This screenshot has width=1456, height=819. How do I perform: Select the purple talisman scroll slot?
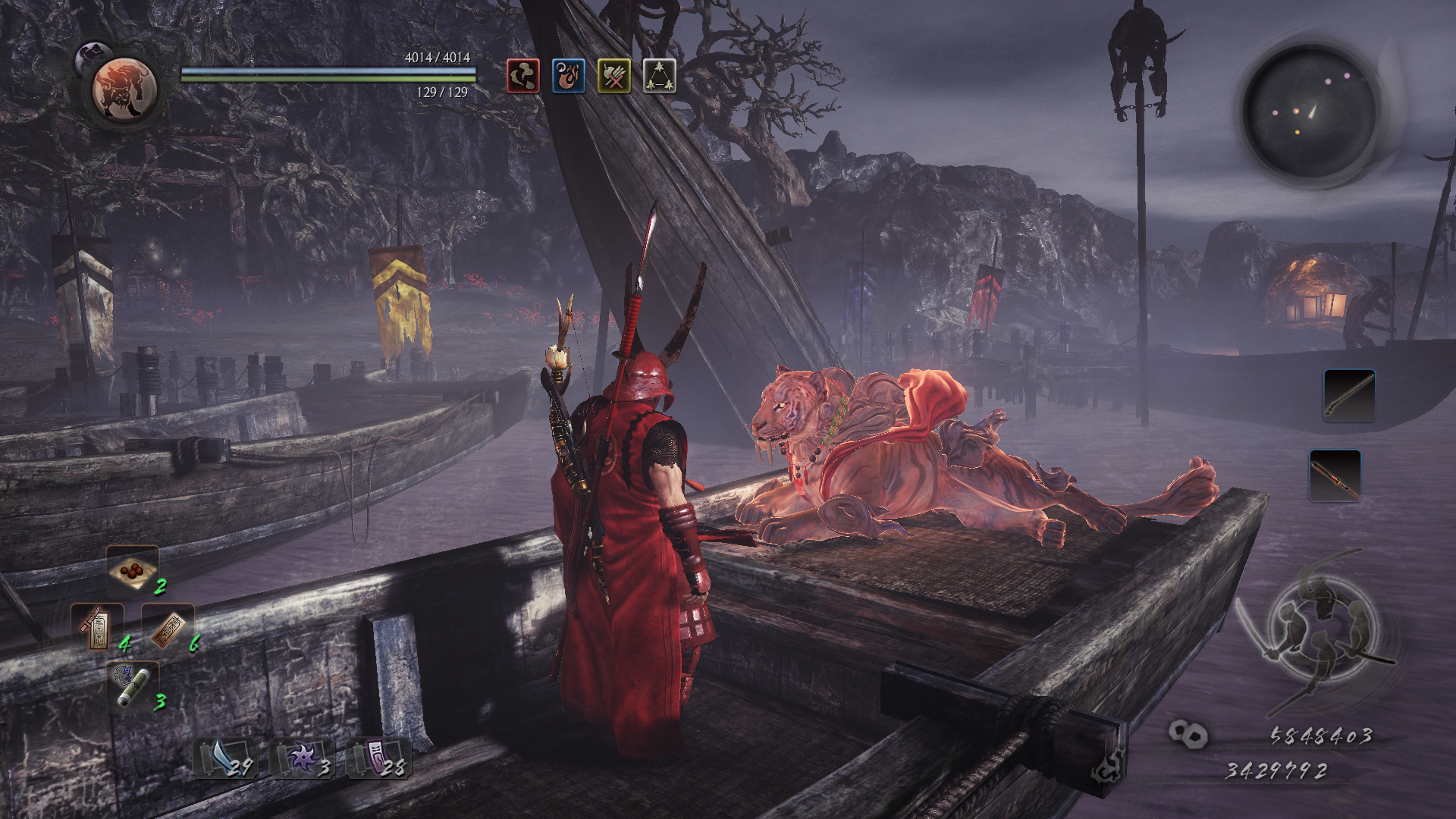click(x=379, y=758)
